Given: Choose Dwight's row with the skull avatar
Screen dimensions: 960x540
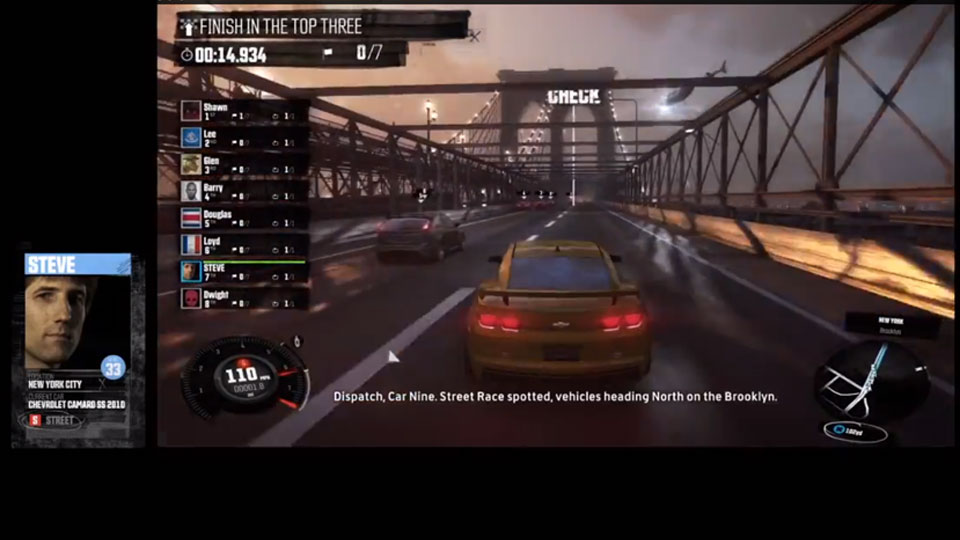Looking at the screenshot, I should 243,298.
